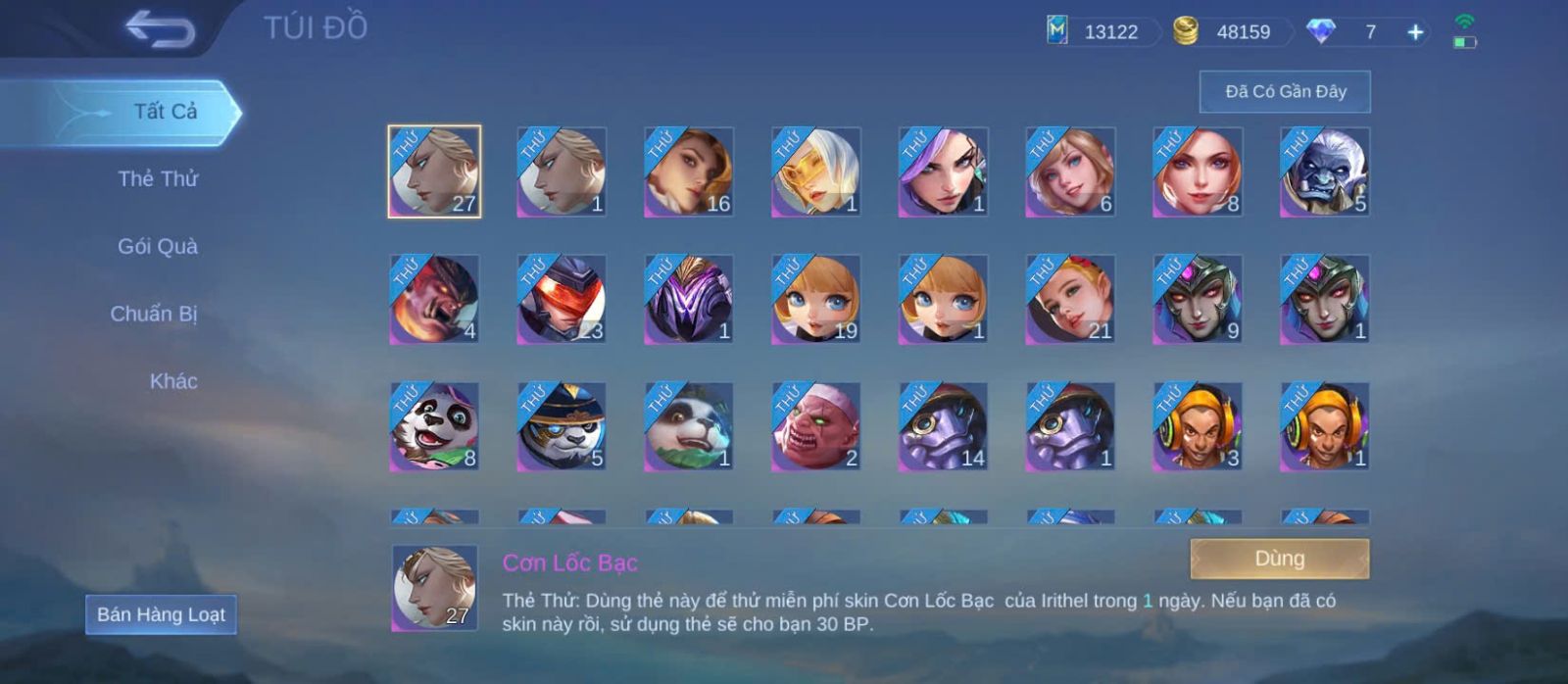1568x684 pixels.
Task: Select the red demon trial card with 4
Action: tap(434, 299)
